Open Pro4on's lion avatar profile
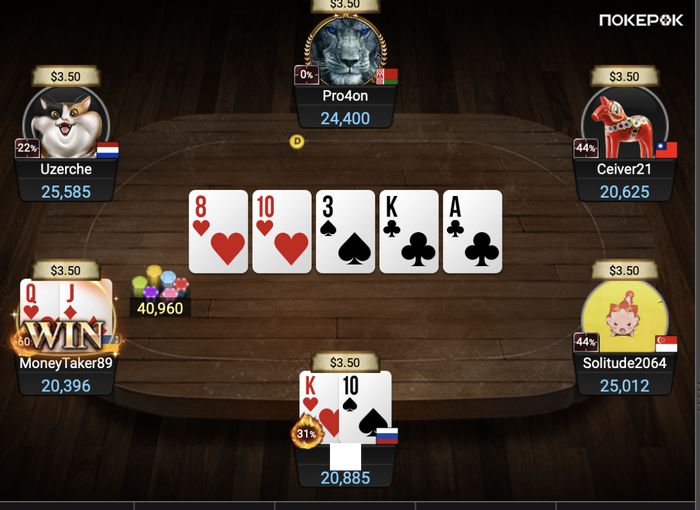 (345, 52)
